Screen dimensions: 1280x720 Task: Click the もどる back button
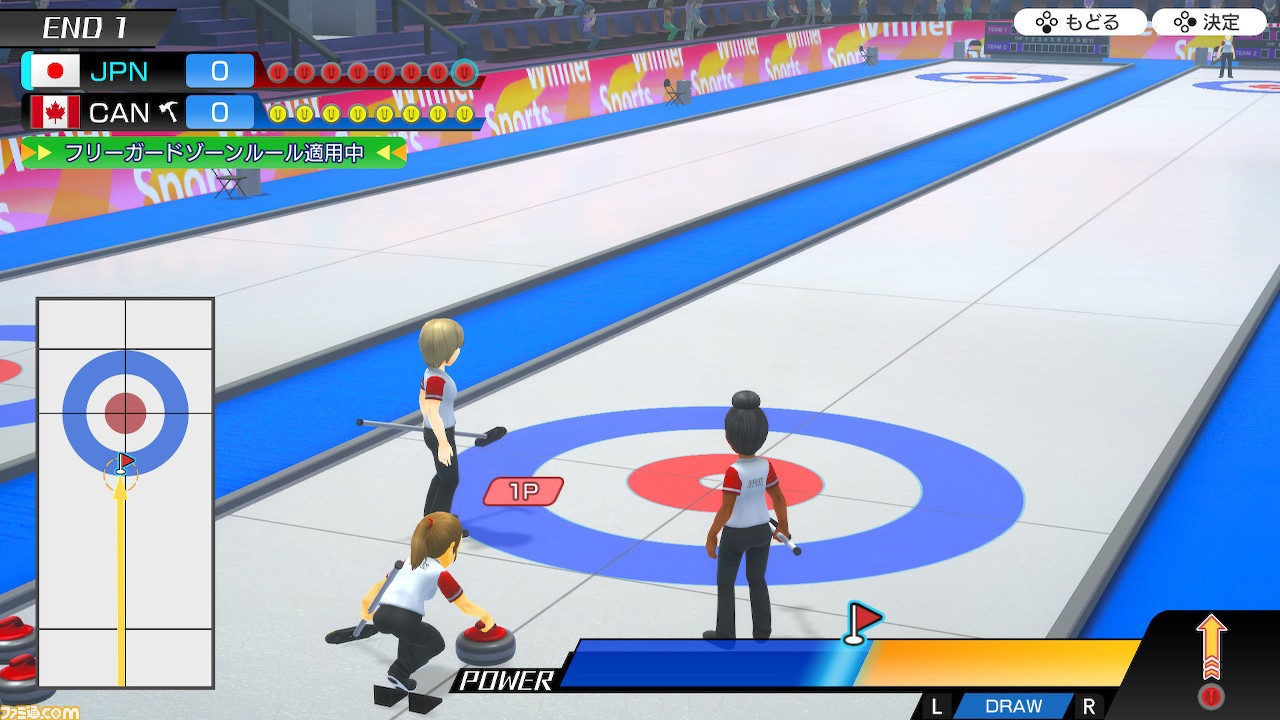coord(1080,22)
